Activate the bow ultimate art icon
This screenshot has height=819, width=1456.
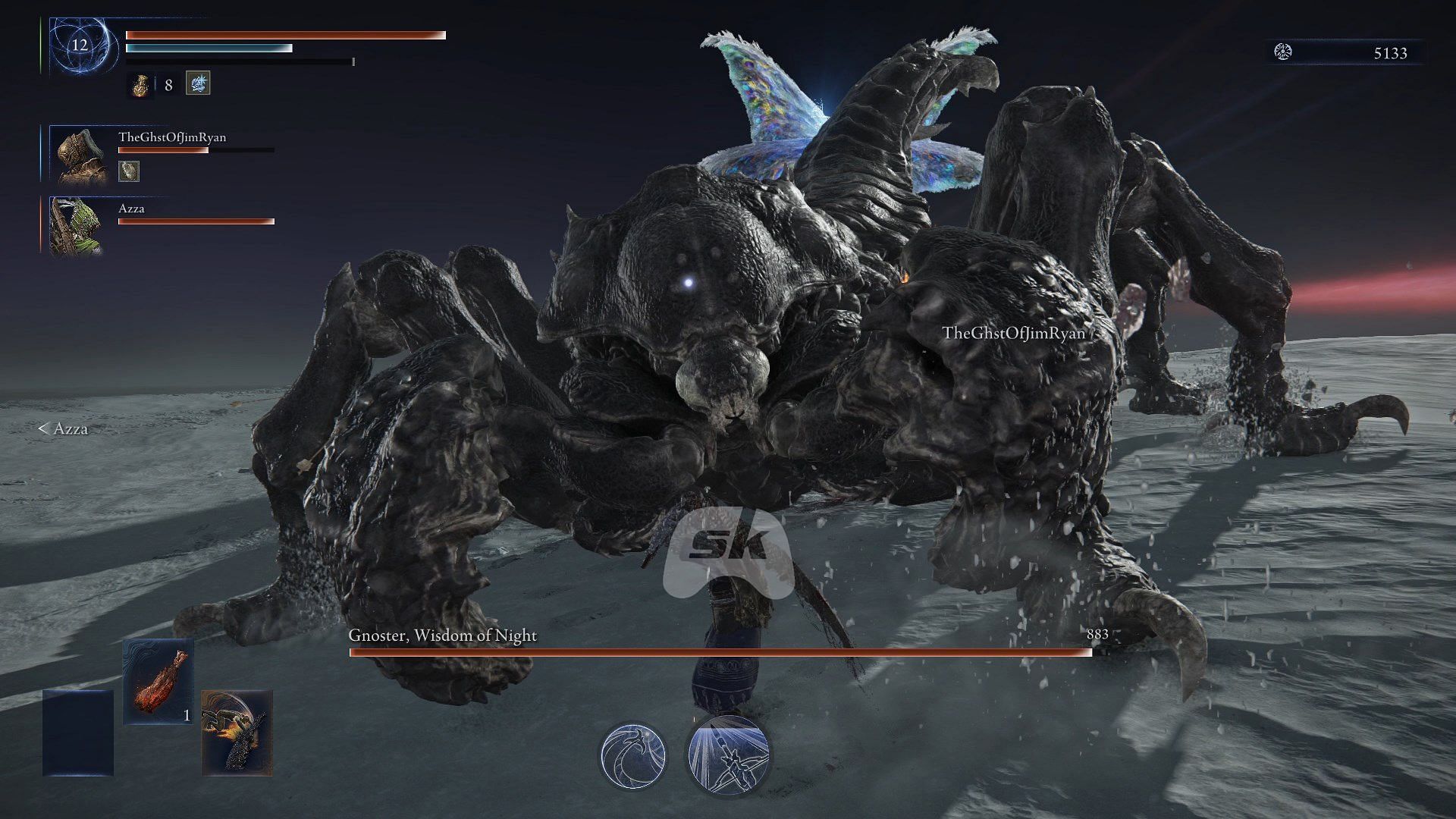pyautogui.click(x=728, y=755)
